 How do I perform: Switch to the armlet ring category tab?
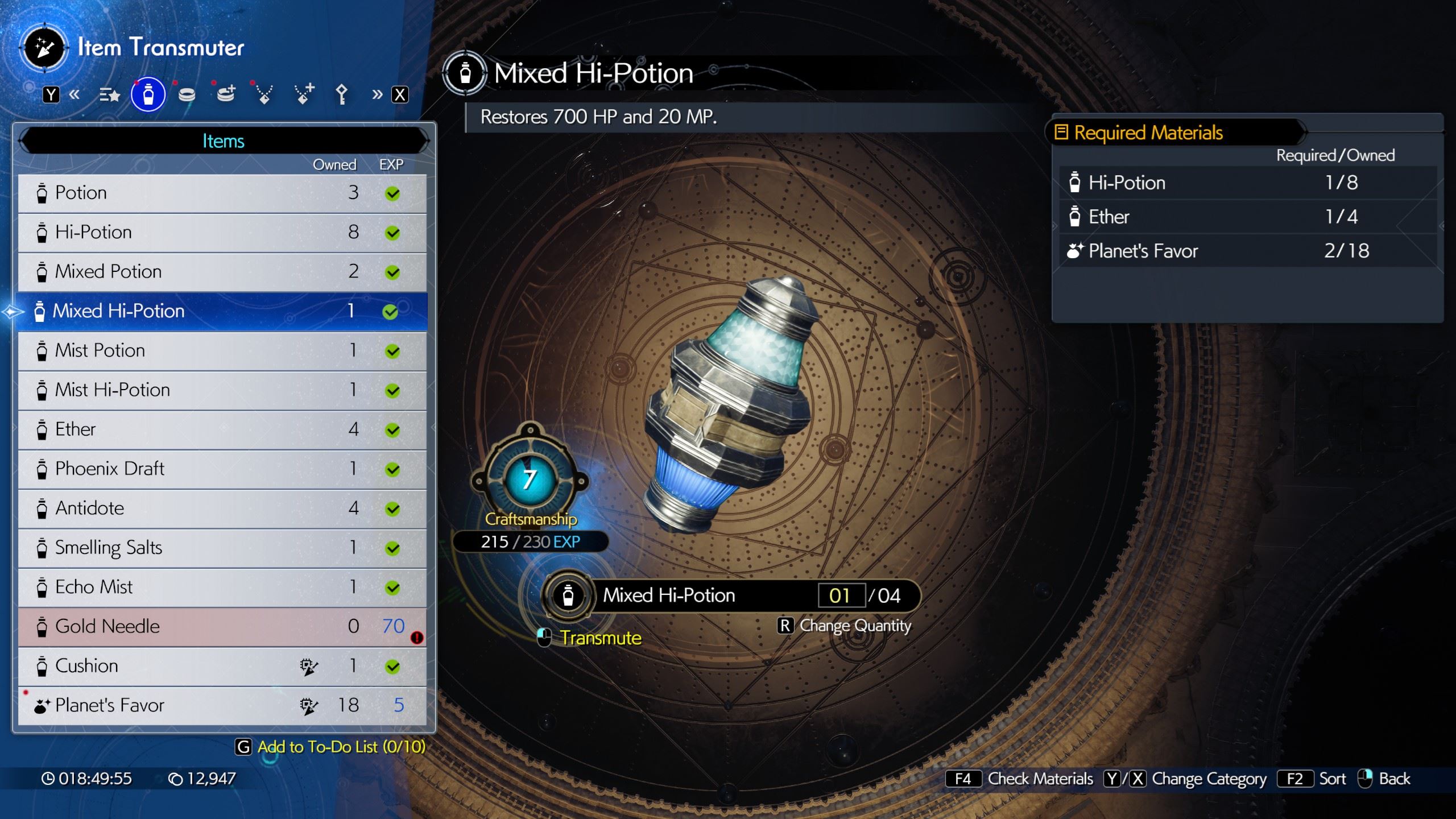187,95
